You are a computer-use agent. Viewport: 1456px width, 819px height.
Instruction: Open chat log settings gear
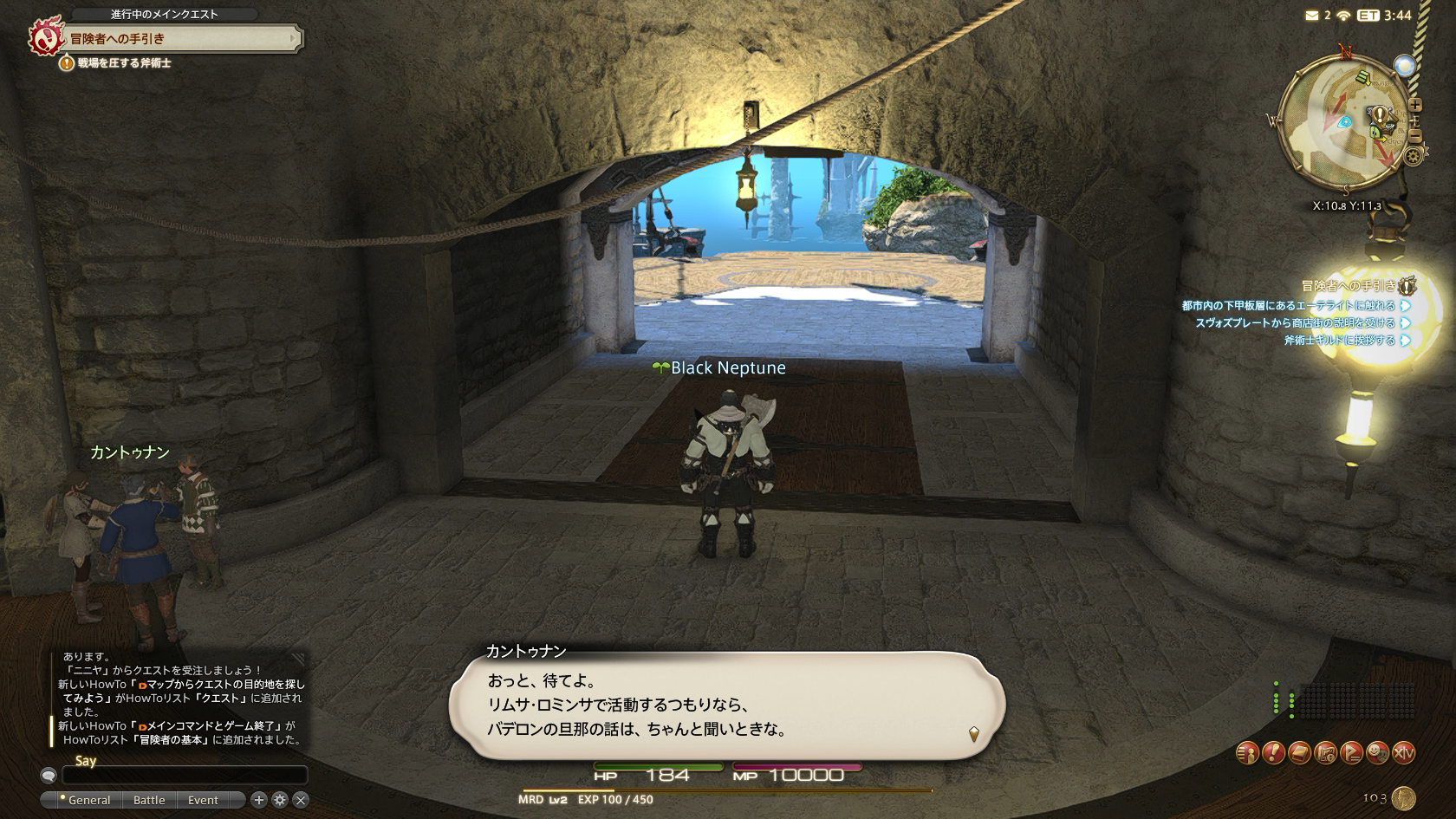(x=280, y=800)
